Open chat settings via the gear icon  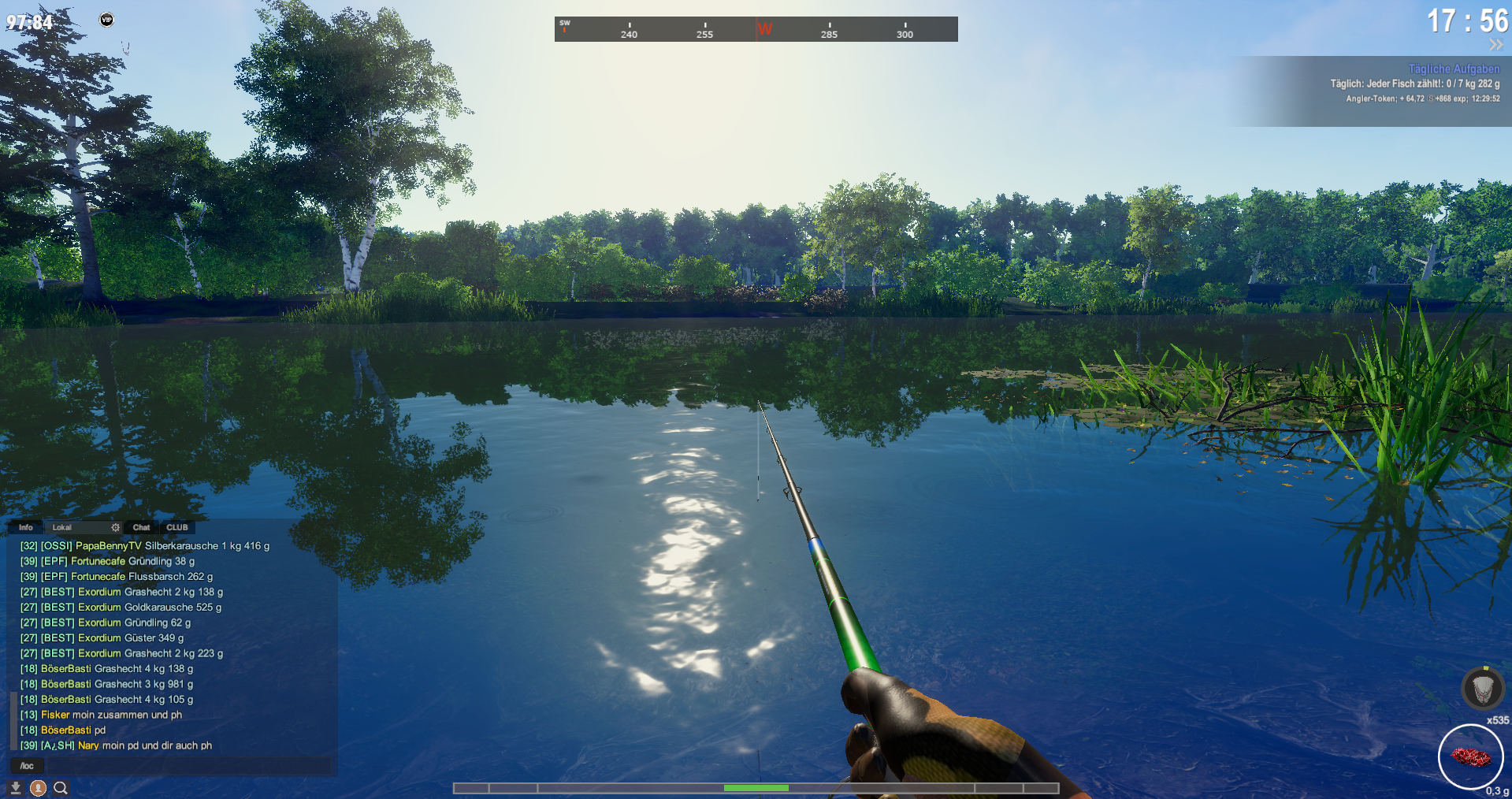pyautogui.click(x=116, y=527)
